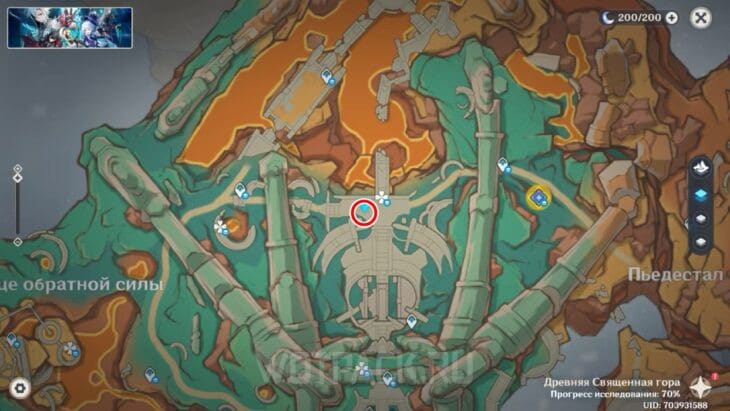
Task: Choose the top layer icon in layer panel
Action: click(701, 167)
